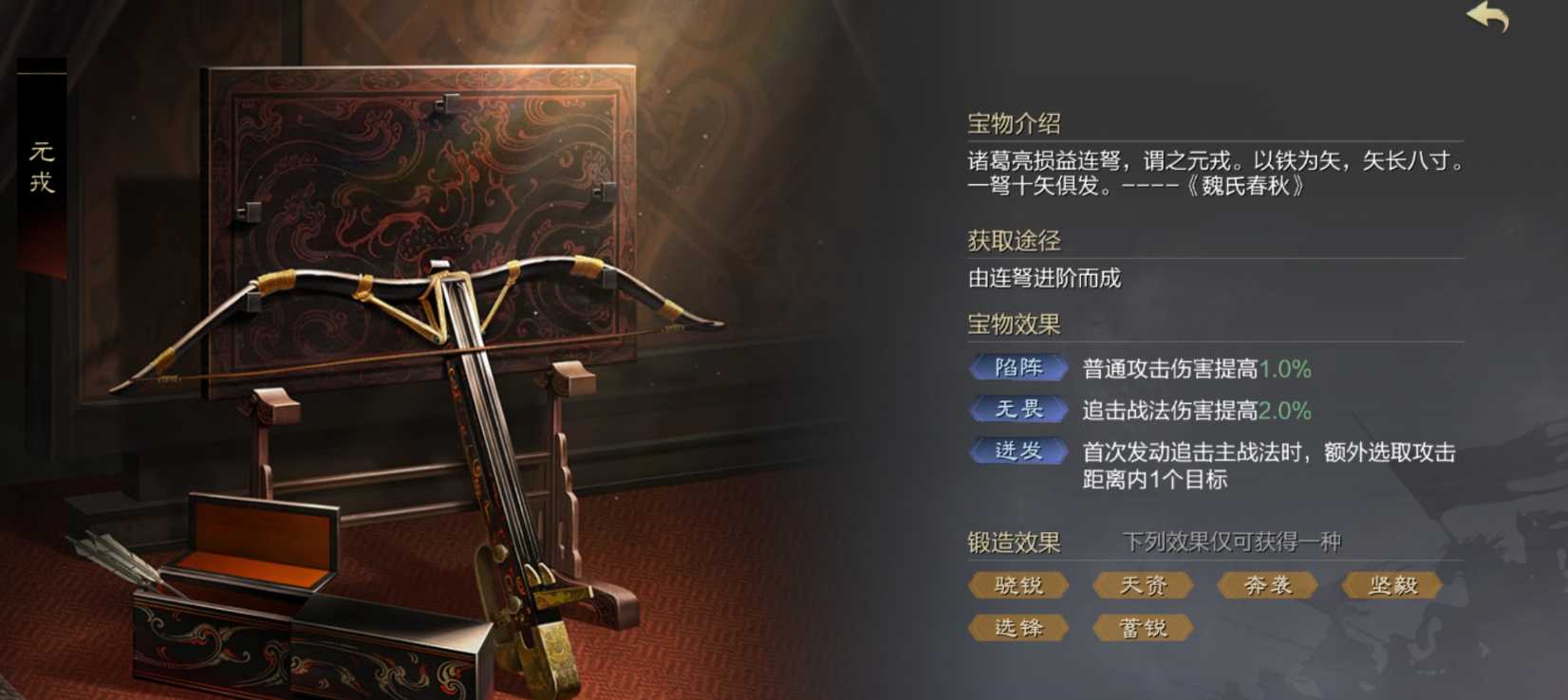Select the 天资 forging seal
Image resolution: width=1568 pixels, height=700 pixels.
tap(1142, 585)
